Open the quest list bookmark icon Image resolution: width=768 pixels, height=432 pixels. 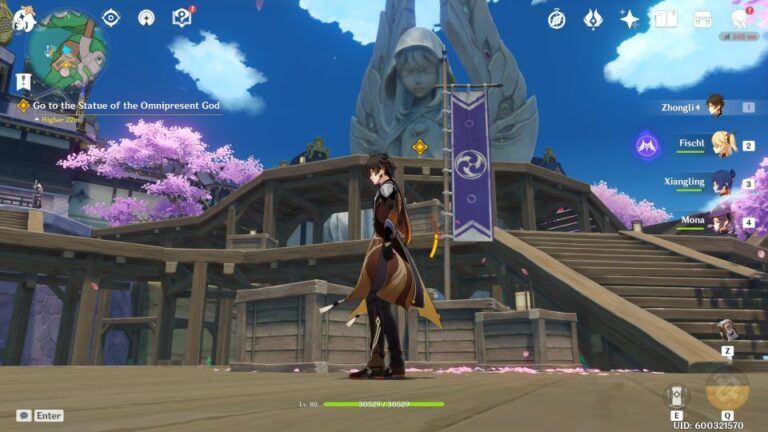tap(24, 81)
